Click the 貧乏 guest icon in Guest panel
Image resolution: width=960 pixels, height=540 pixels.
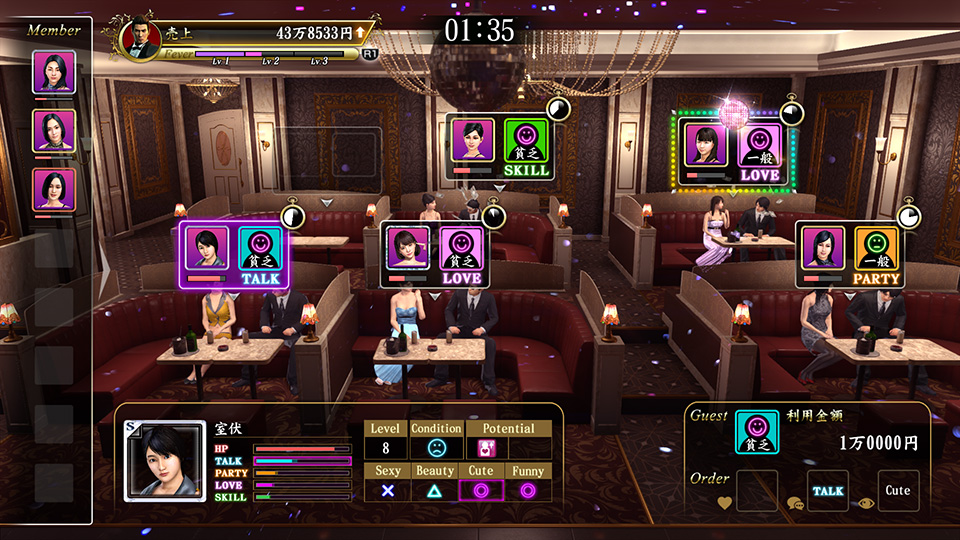[x=756, y=431]
